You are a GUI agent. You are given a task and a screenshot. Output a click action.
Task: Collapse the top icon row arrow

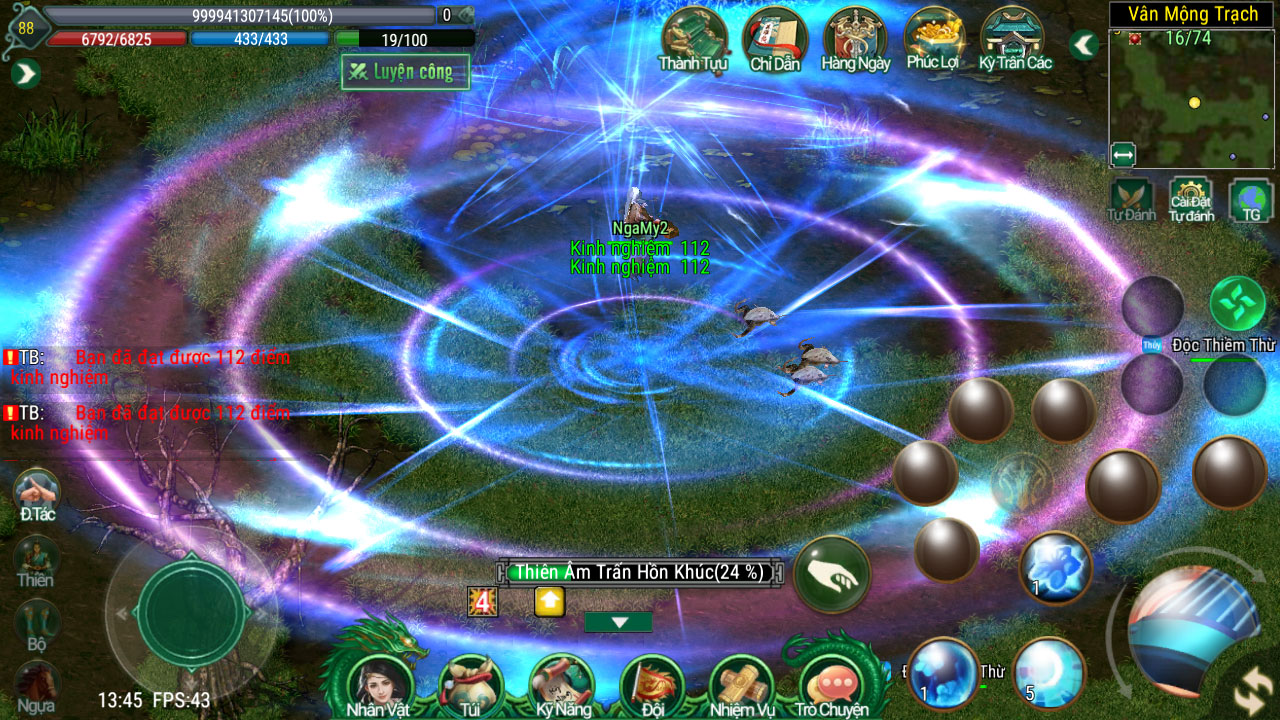[1083, 45]
